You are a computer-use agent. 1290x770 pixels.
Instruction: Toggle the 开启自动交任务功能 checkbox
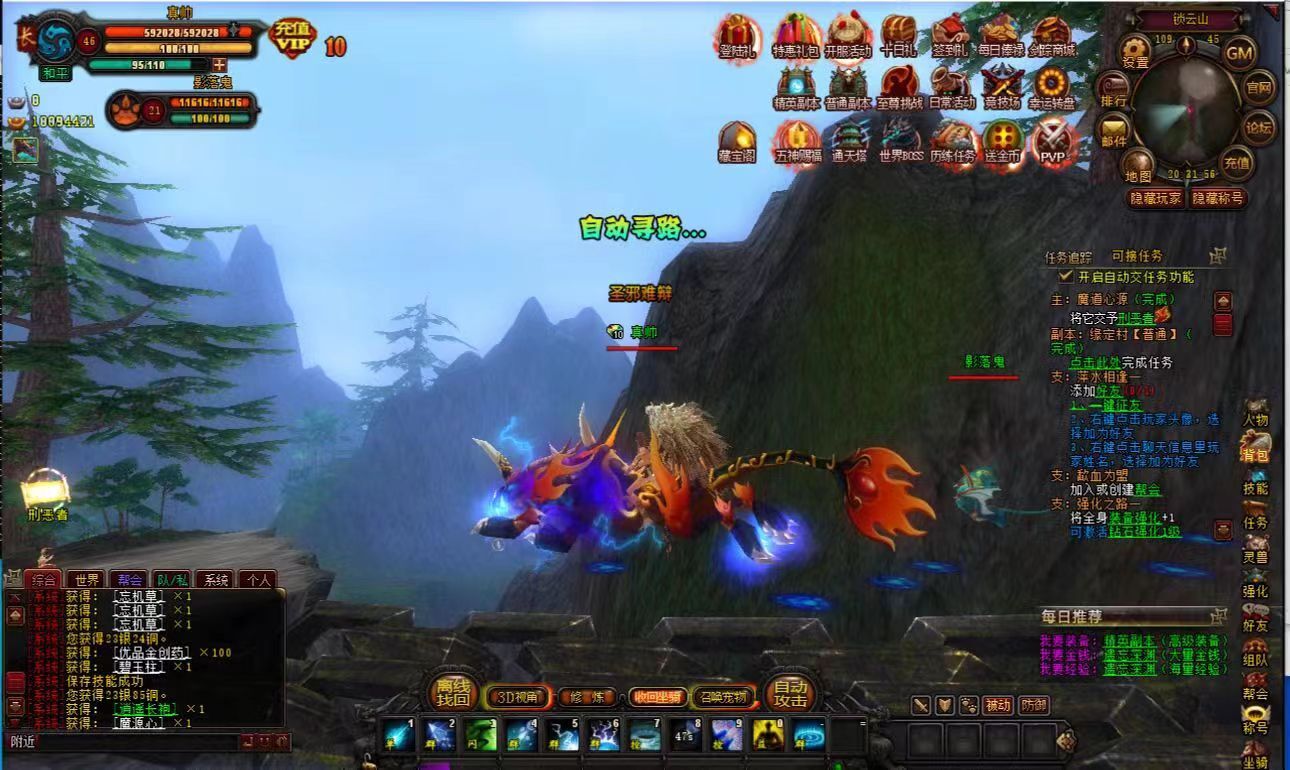pyautogui.click(x=1066, y=276)
